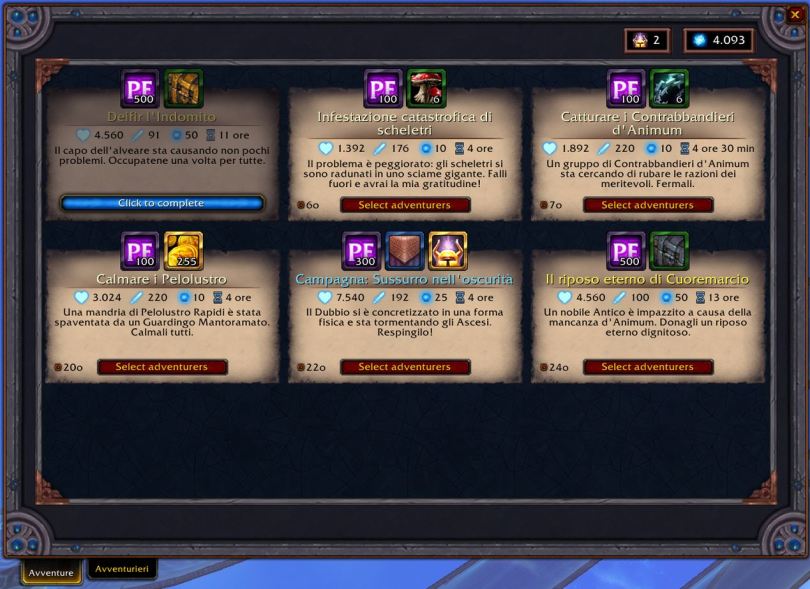Select adventurers for Il riposo eterno di Cuoremarcio
This screenshot has width=810, height=589.
[x=648, y=367]
